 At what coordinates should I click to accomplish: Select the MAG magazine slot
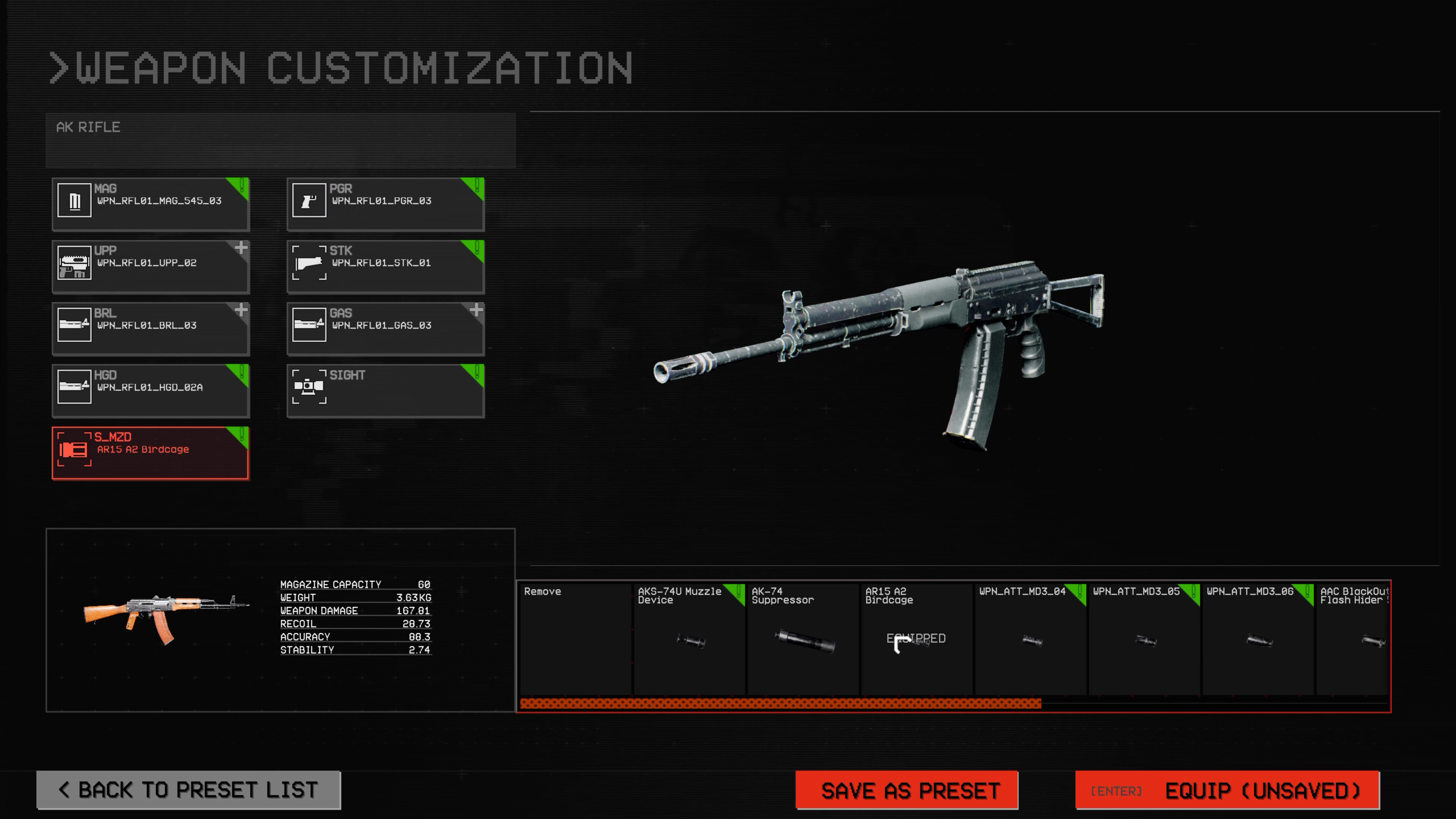coord(151,204)
